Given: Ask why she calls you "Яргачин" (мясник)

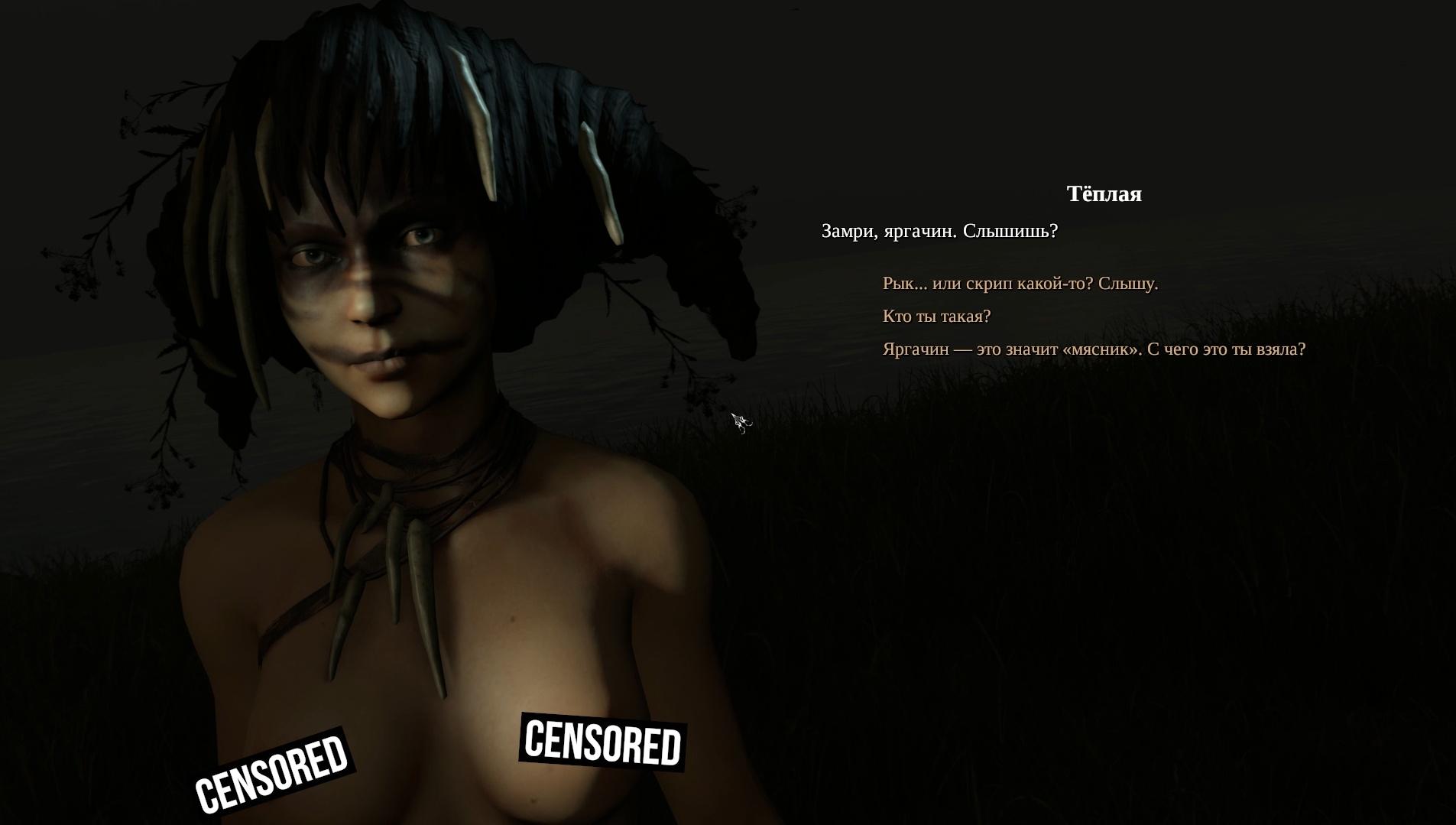Looking at the screenshot, I should pos(1093,349).
